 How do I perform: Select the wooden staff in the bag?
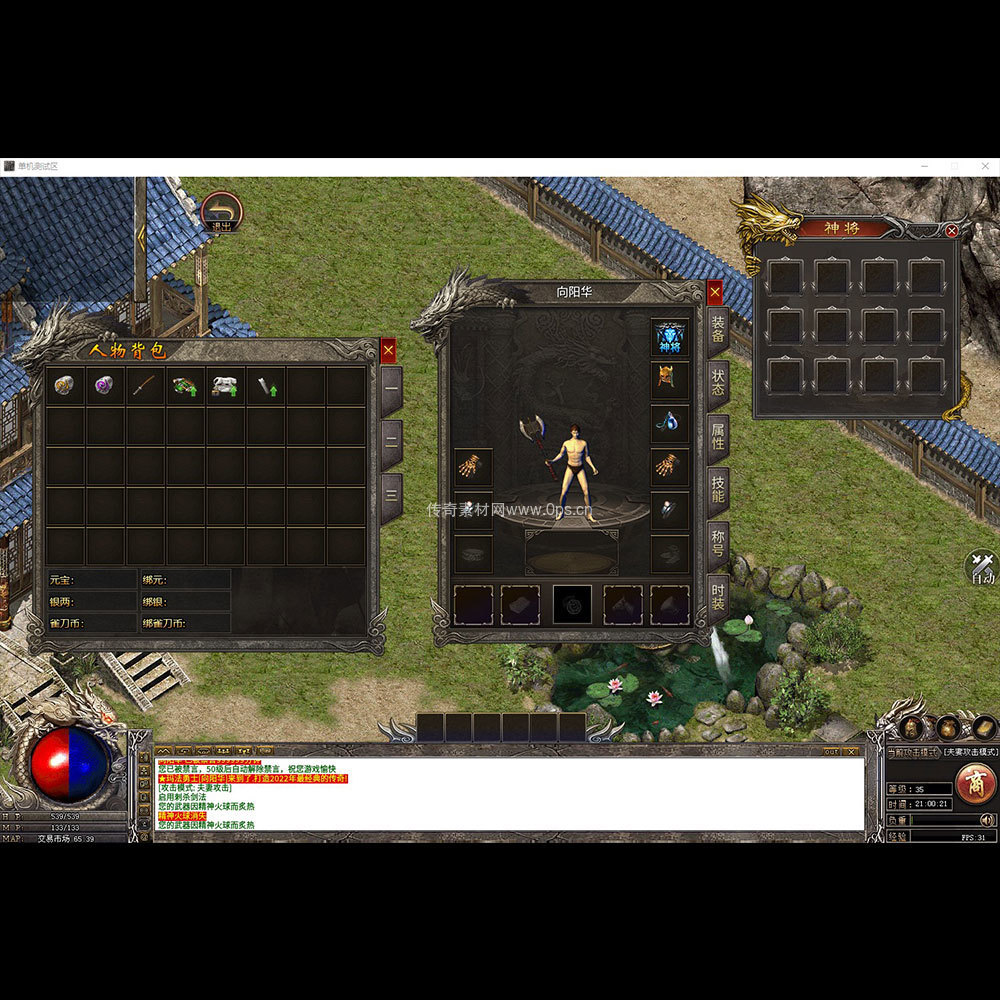point(145,386)
